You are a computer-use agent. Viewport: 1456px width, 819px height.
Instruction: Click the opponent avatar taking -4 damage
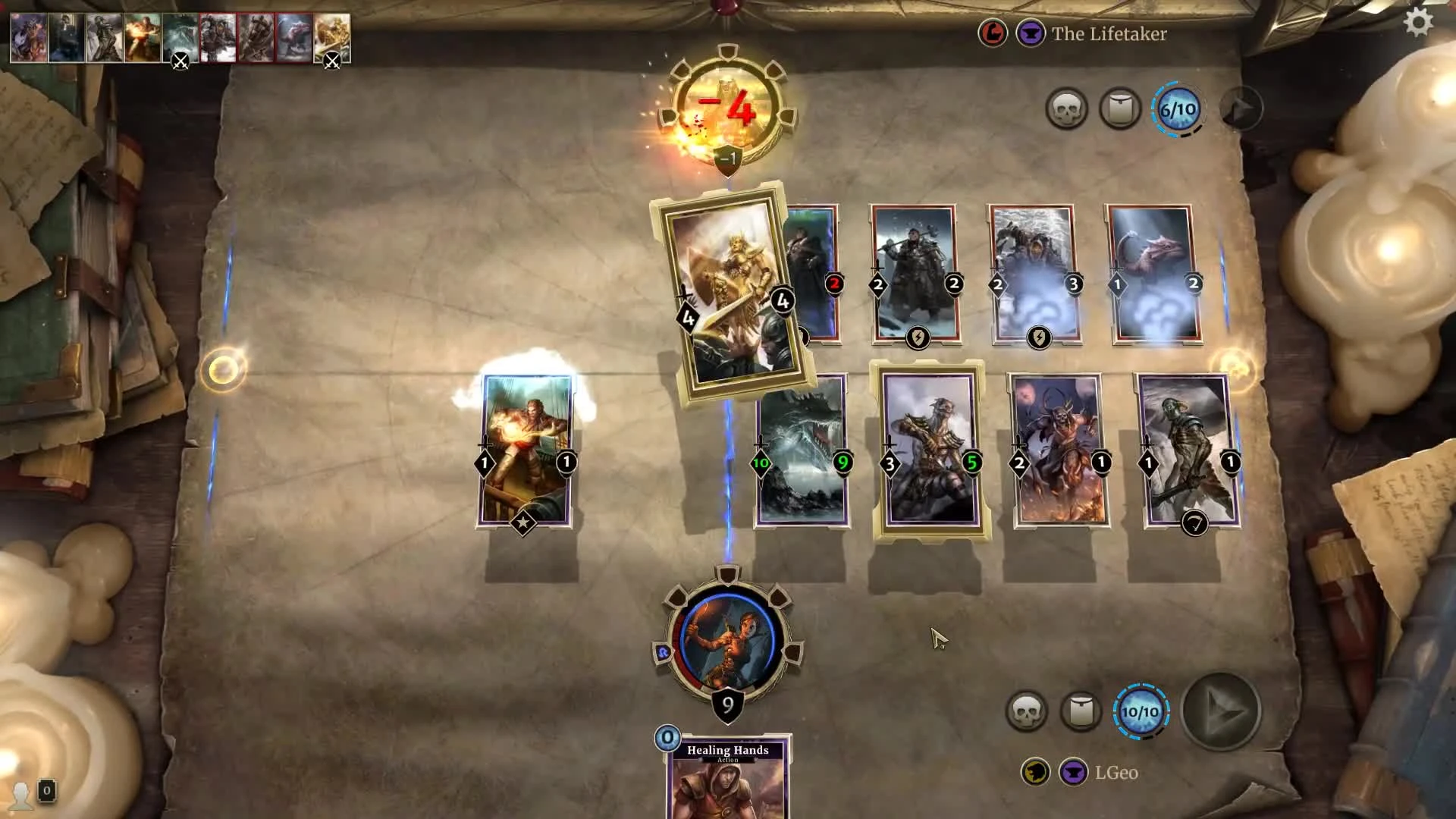726,106
